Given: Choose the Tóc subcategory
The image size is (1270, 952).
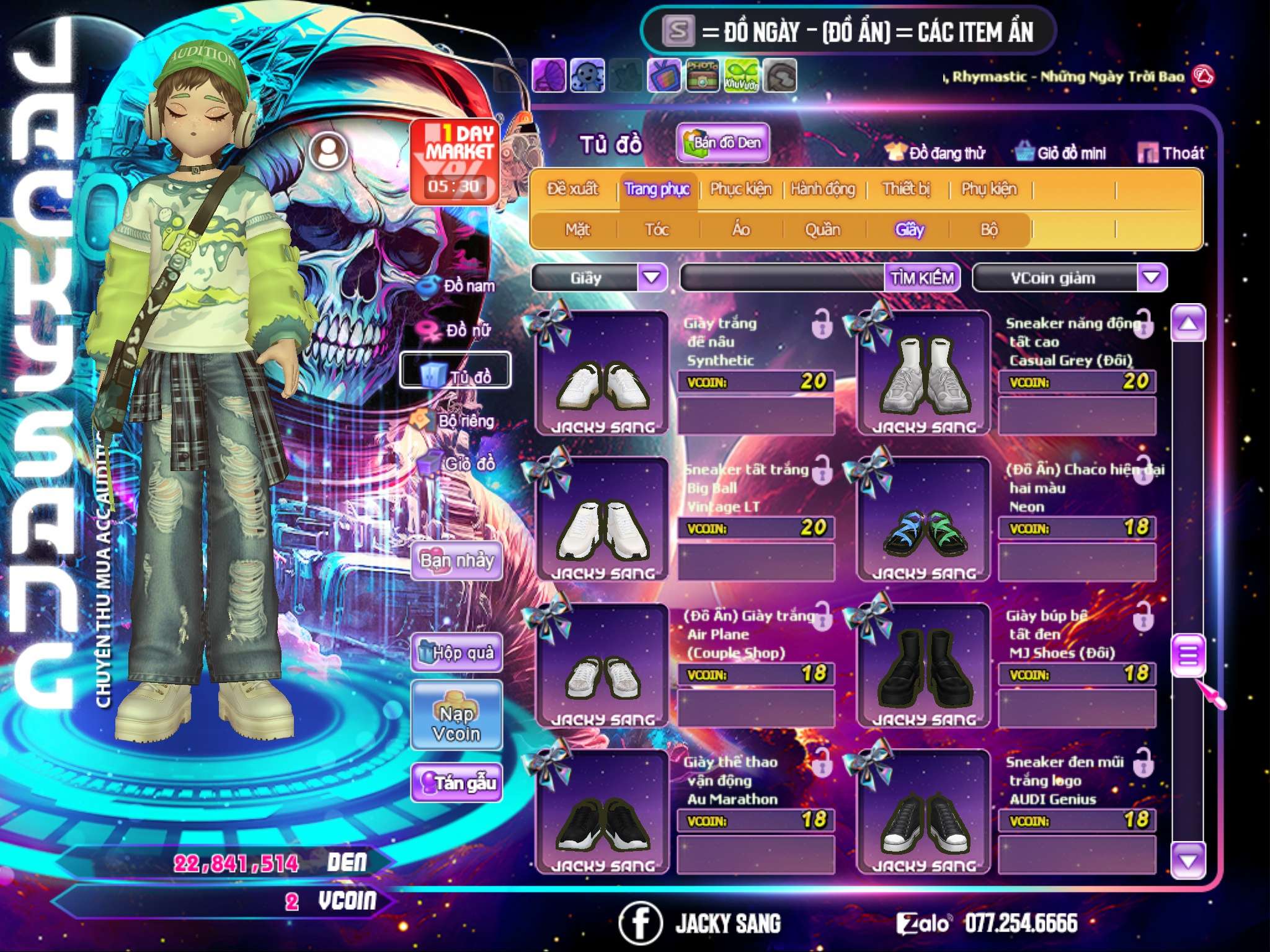Looking at the screenshot, I should (657, 230).
